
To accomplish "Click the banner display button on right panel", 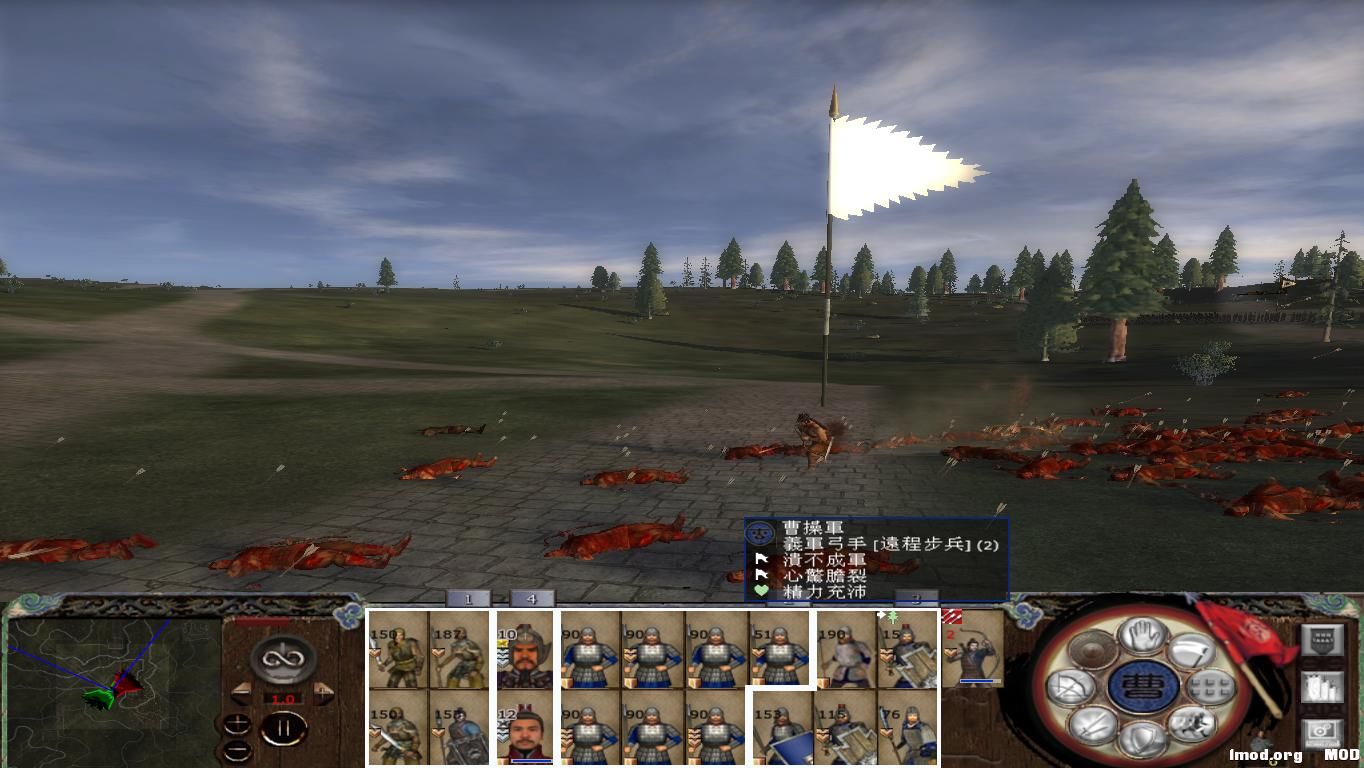I will click(x=1322, y=639).
